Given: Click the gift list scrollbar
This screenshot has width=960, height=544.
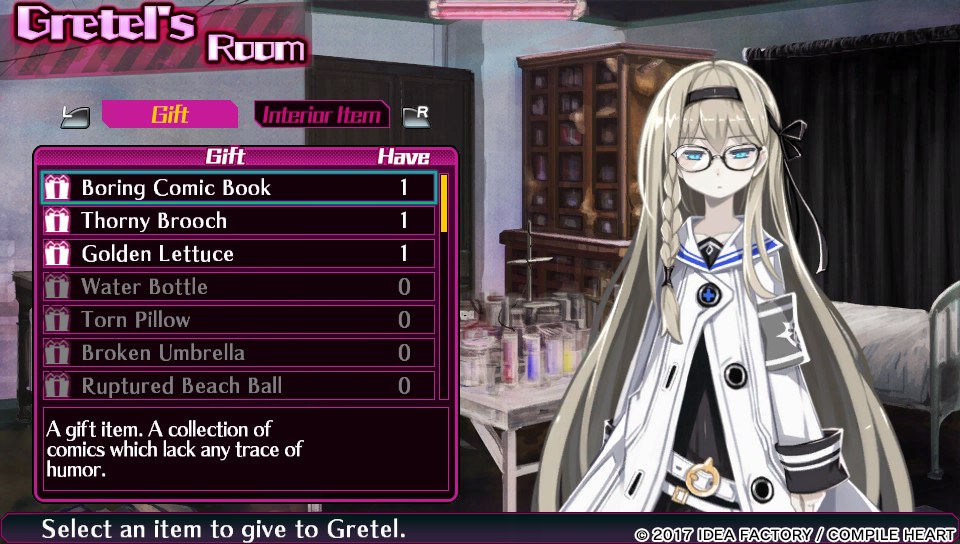Looking at the screenshot, I should pos(444,286).
